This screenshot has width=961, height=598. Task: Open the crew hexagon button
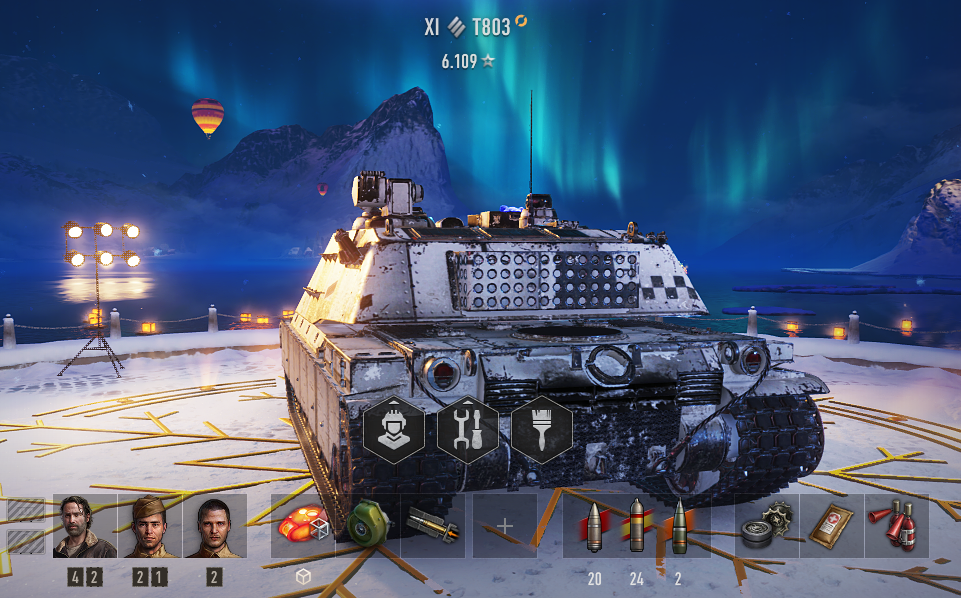392,430
